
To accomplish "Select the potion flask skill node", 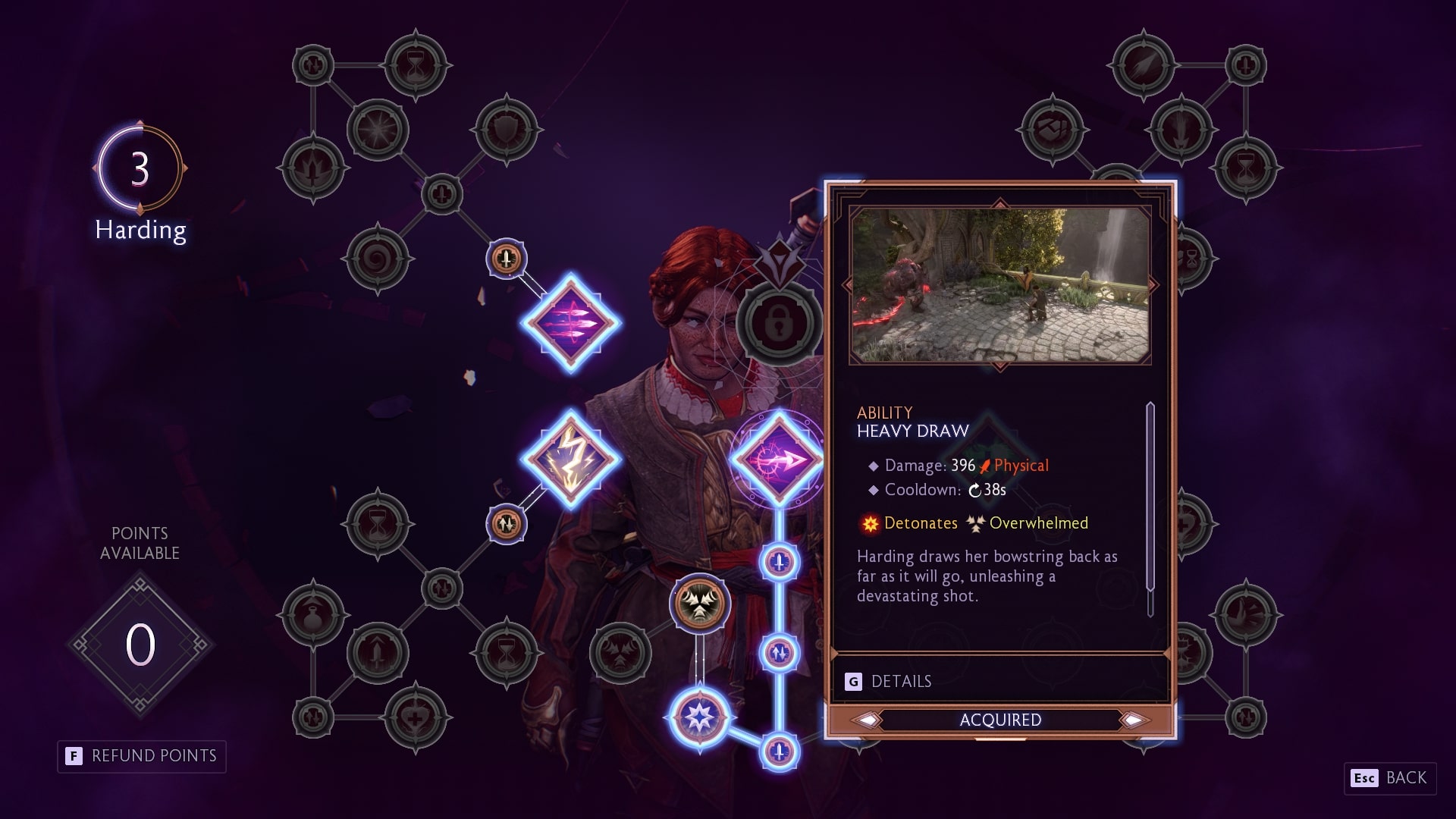I will pos(313,616).
